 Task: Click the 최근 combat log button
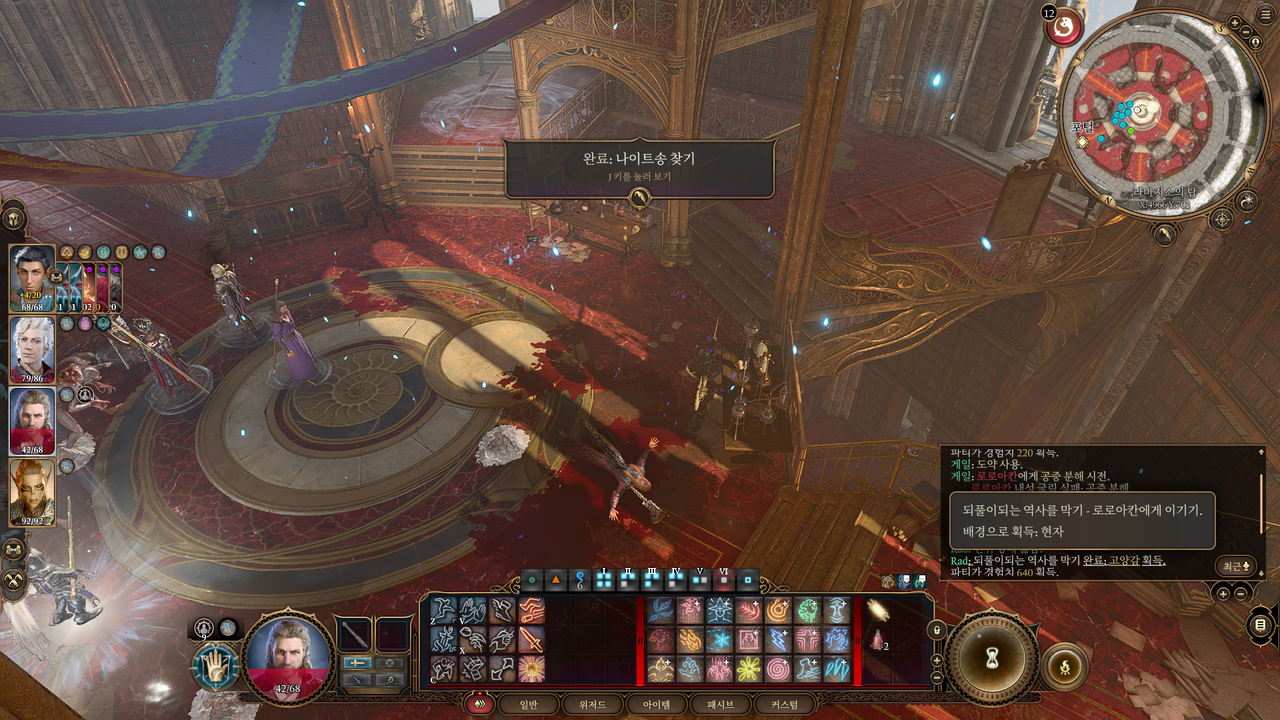(1236, 566)
